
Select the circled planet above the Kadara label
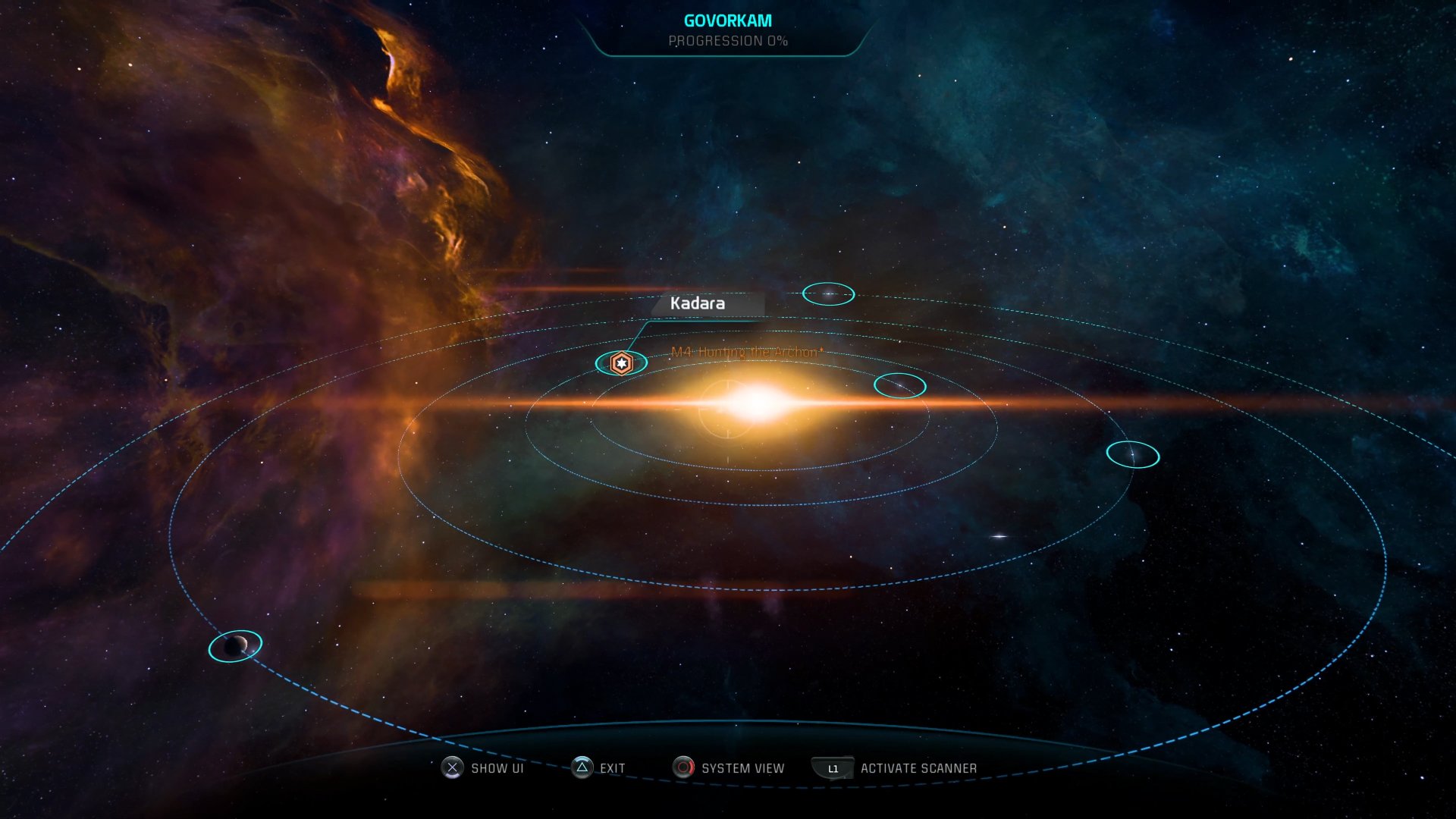tap(828, 293)
